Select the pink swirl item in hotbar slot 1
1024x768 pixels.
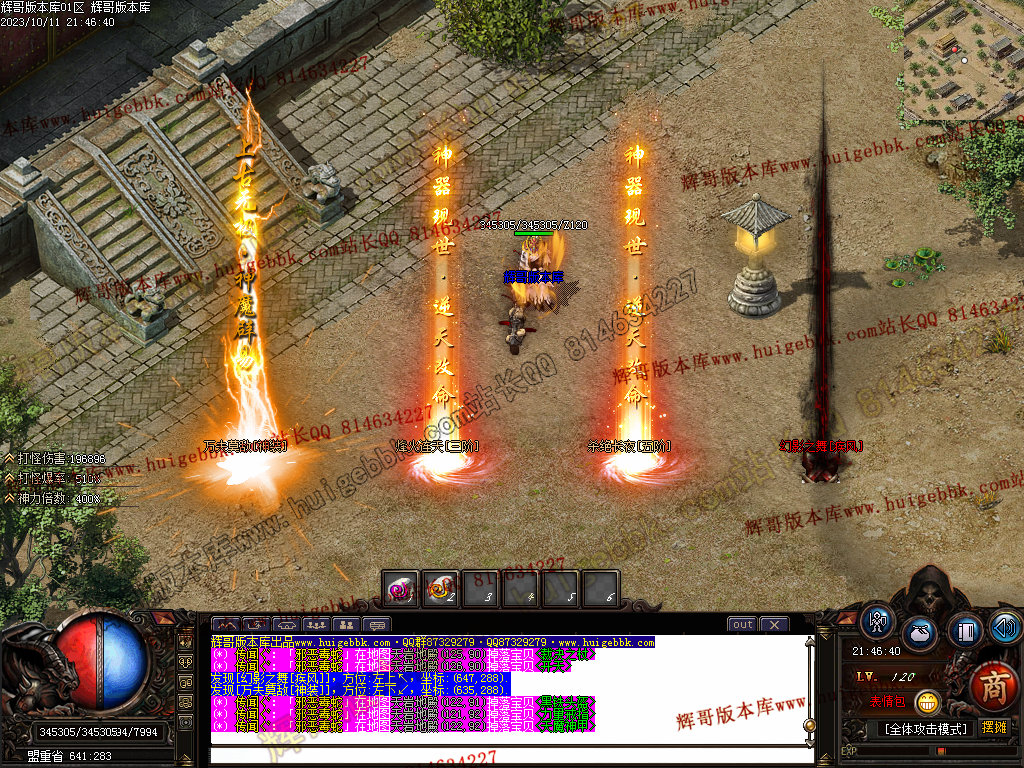401,589
